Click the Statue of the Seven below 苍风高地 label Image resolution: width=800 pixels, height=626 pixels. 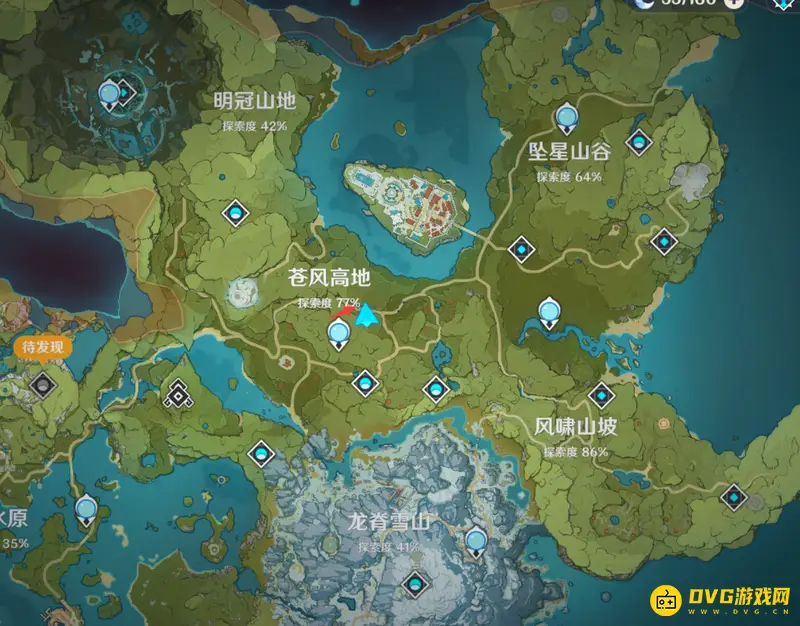point(339,332)
